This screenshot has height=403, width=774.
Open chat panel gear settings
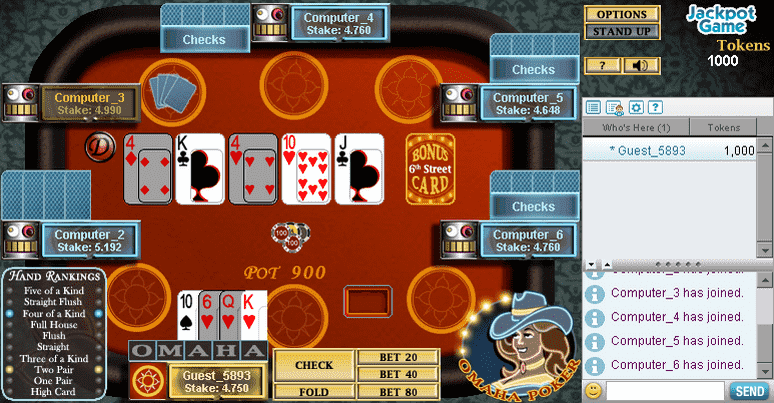[x=634, y=107]
